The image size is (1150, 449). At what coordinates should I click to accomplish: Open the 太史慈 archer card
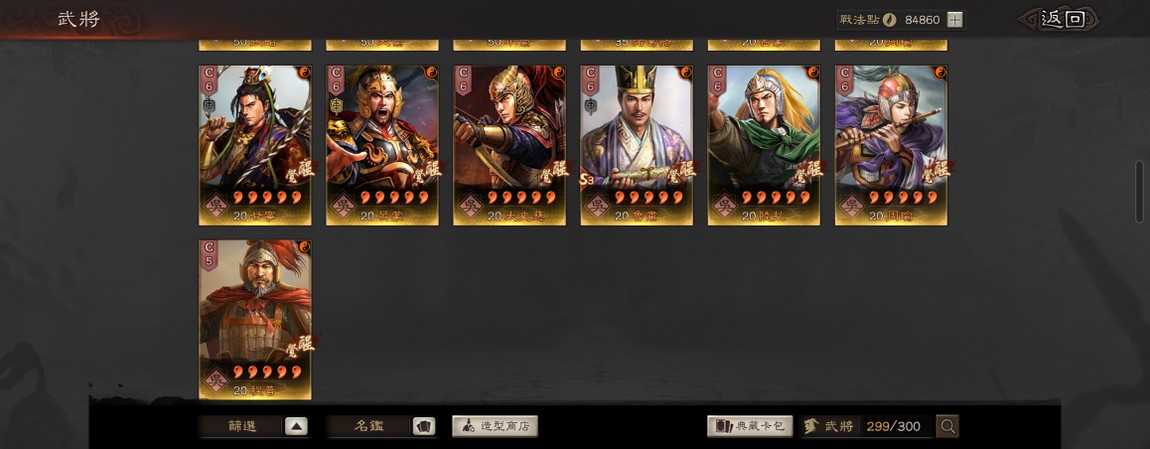509,145
